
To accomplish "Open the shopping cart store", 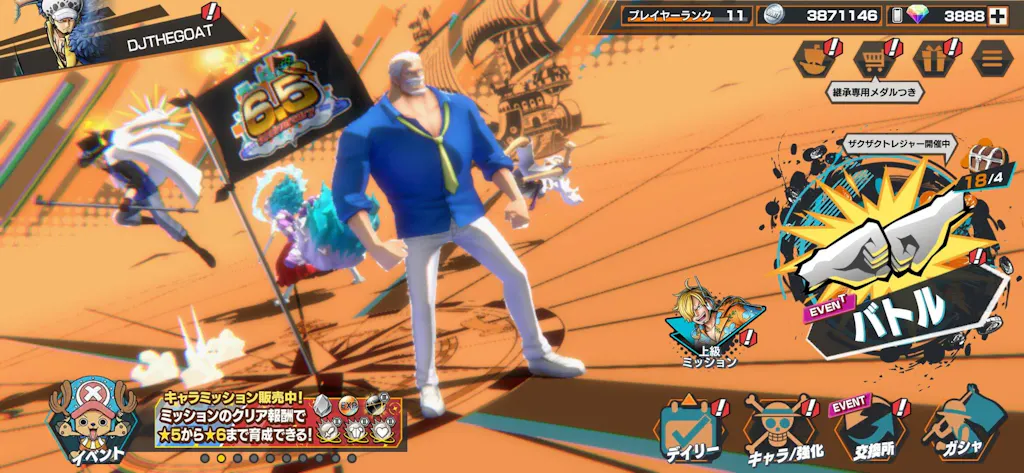I will coord(874,59).
